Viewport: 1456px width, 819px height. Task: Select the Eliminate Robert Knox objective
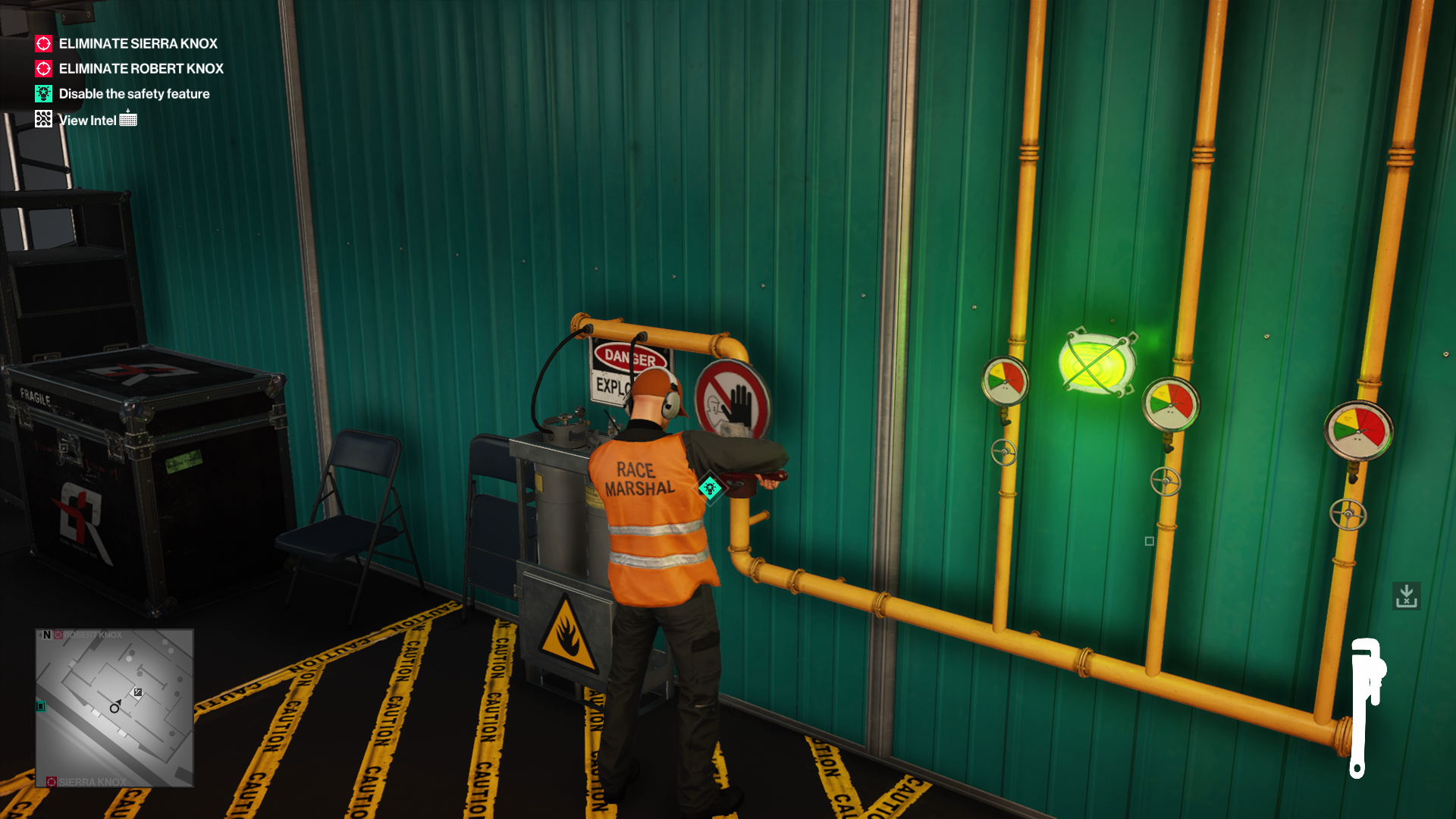(x=140, y=69)
